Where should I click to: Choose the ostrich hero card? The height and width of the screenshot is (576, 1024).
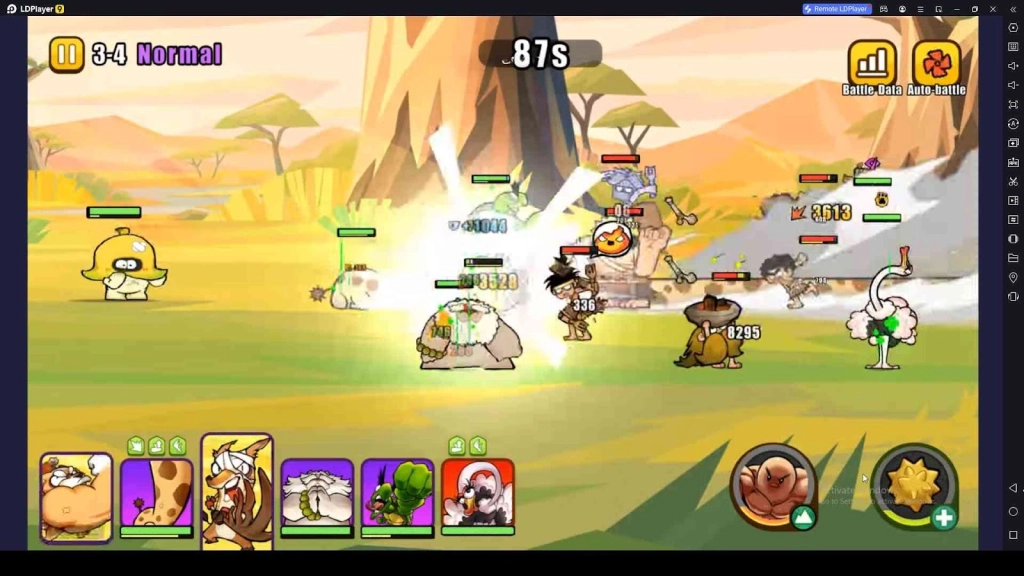point(477,493)
